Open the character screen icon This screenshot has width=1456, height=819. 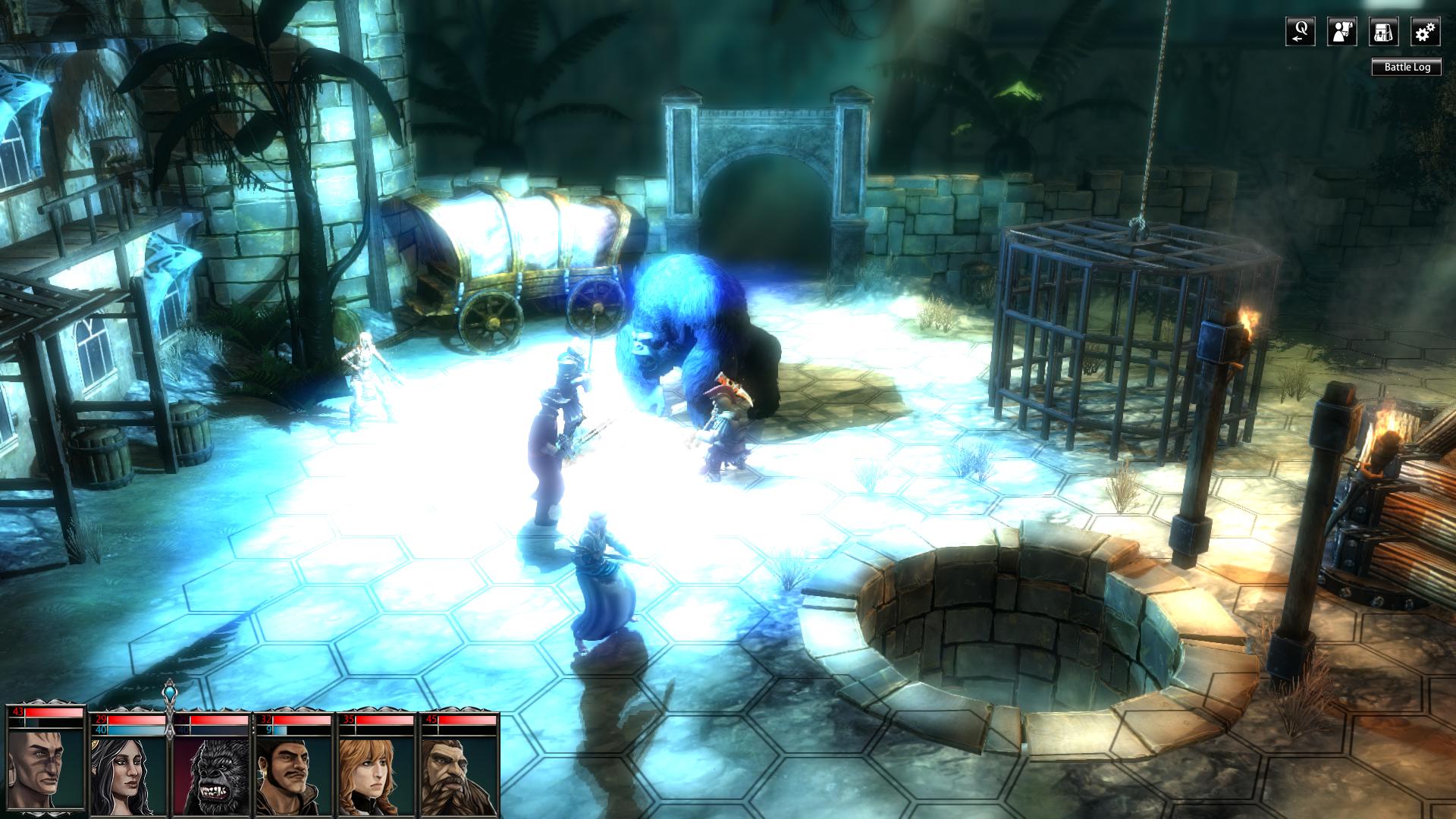point(1341,30)
